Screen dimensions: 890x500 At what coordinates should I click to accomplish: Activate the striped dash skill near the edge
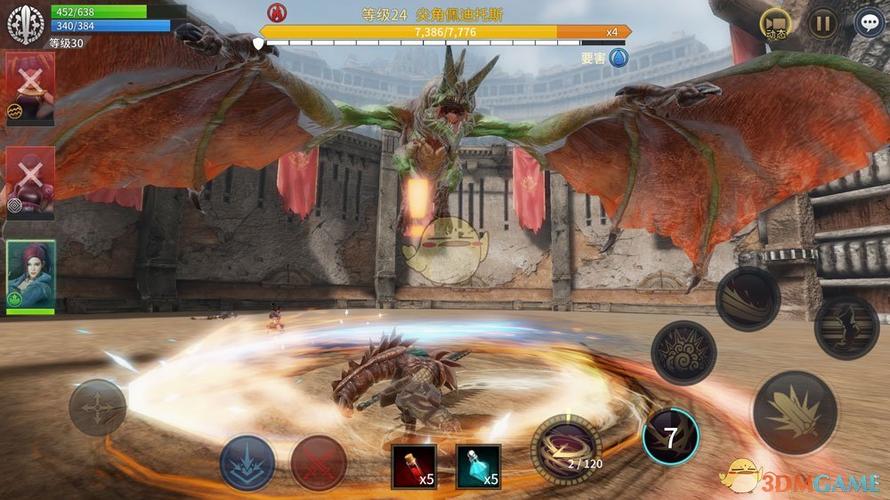[x=846, y=327]
